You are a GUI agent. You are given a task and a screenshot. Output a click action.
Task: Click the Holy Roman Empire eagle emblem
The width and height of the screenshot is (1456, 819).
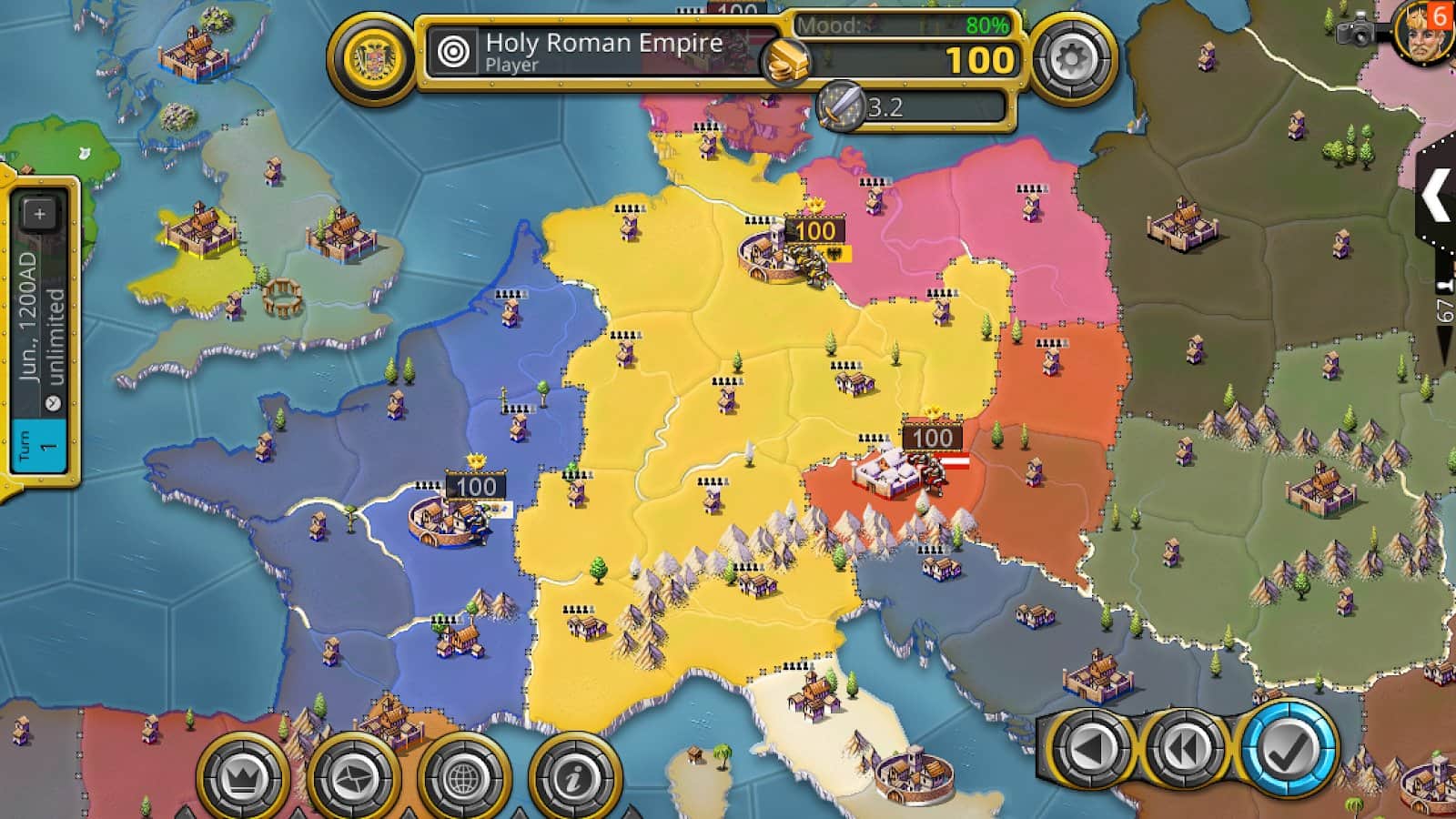tap(372, 58)
